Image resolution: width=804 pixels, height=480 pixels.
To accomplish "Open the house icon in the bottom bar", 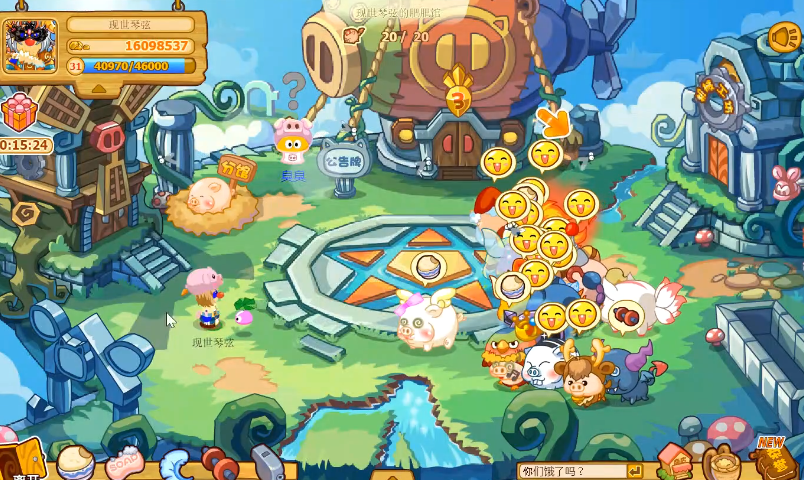I will (x=674, y=461).
